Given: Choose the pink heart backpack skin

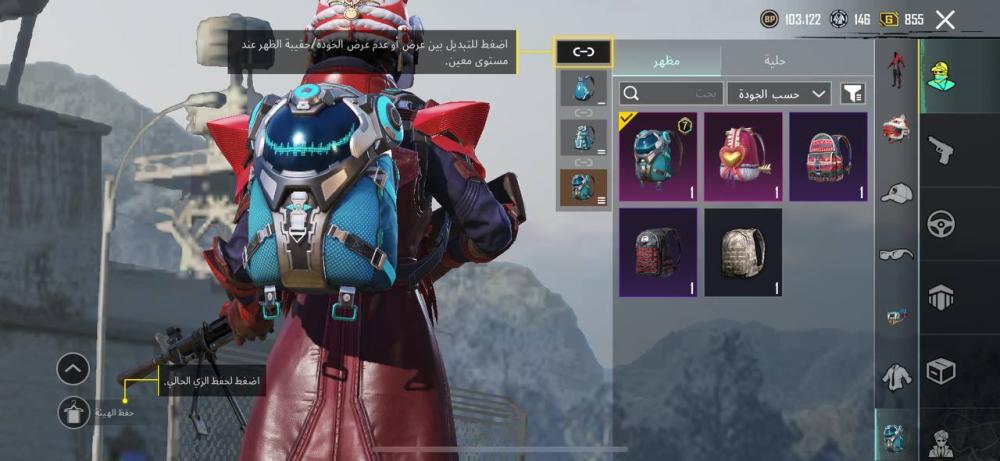Looking at the screenshot, I should click(742, 156).
